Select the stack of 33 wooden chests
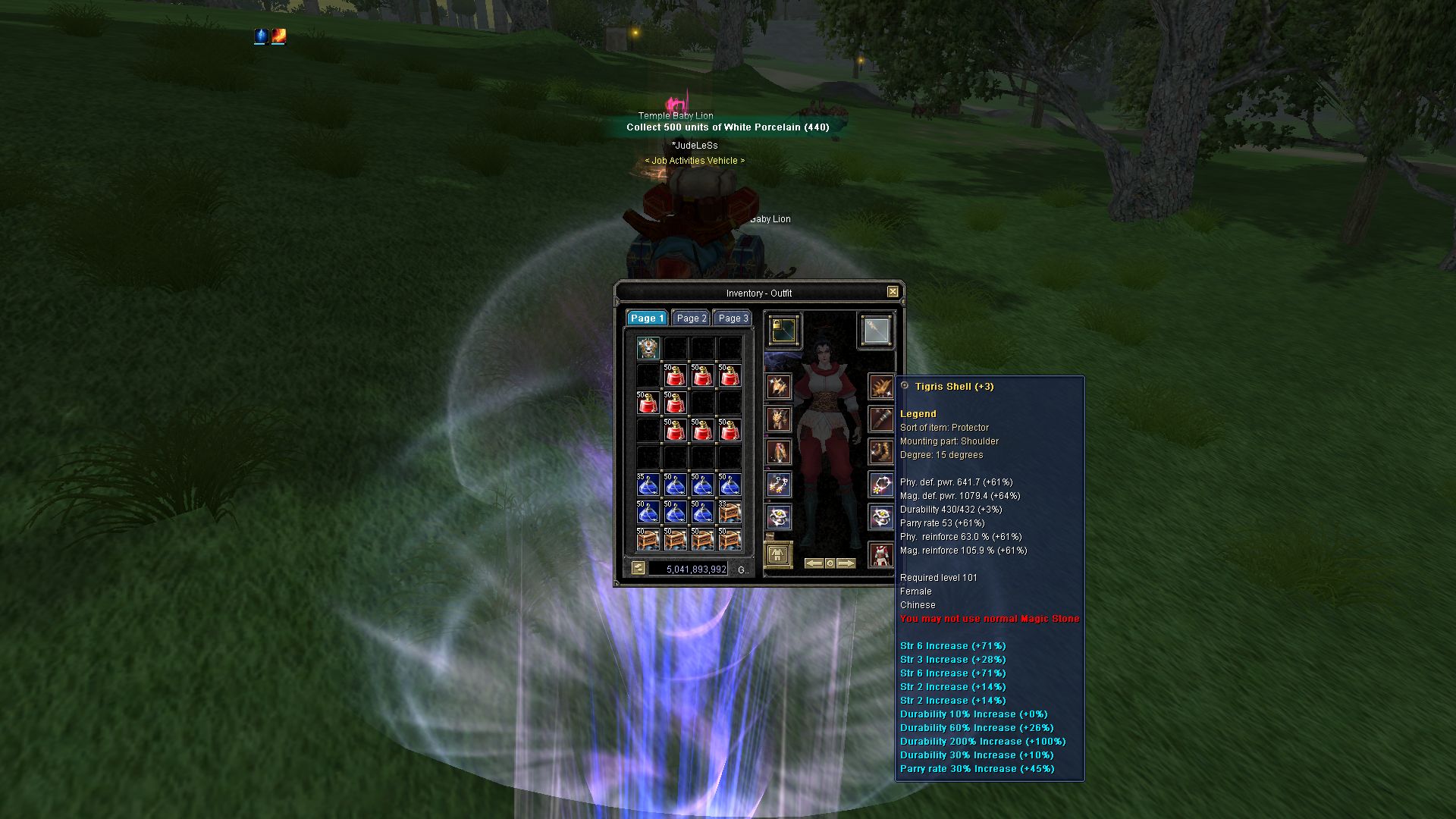Viewport: 1456px width, 819px height. pos(730,513)
